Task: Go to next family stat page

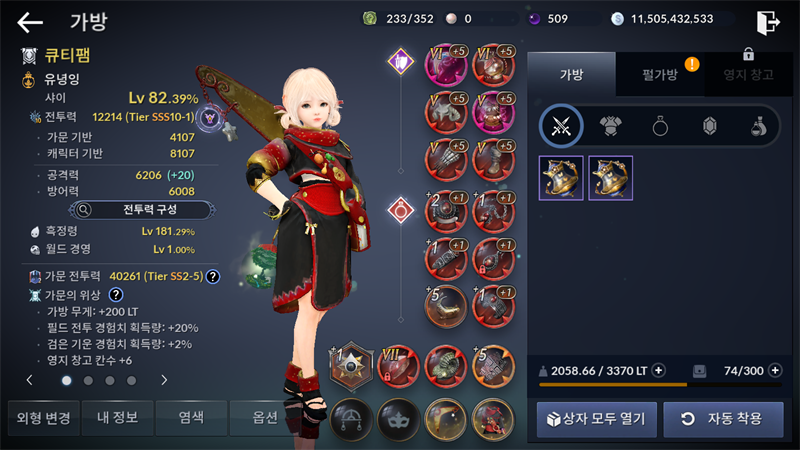Action: coord(164,380)
